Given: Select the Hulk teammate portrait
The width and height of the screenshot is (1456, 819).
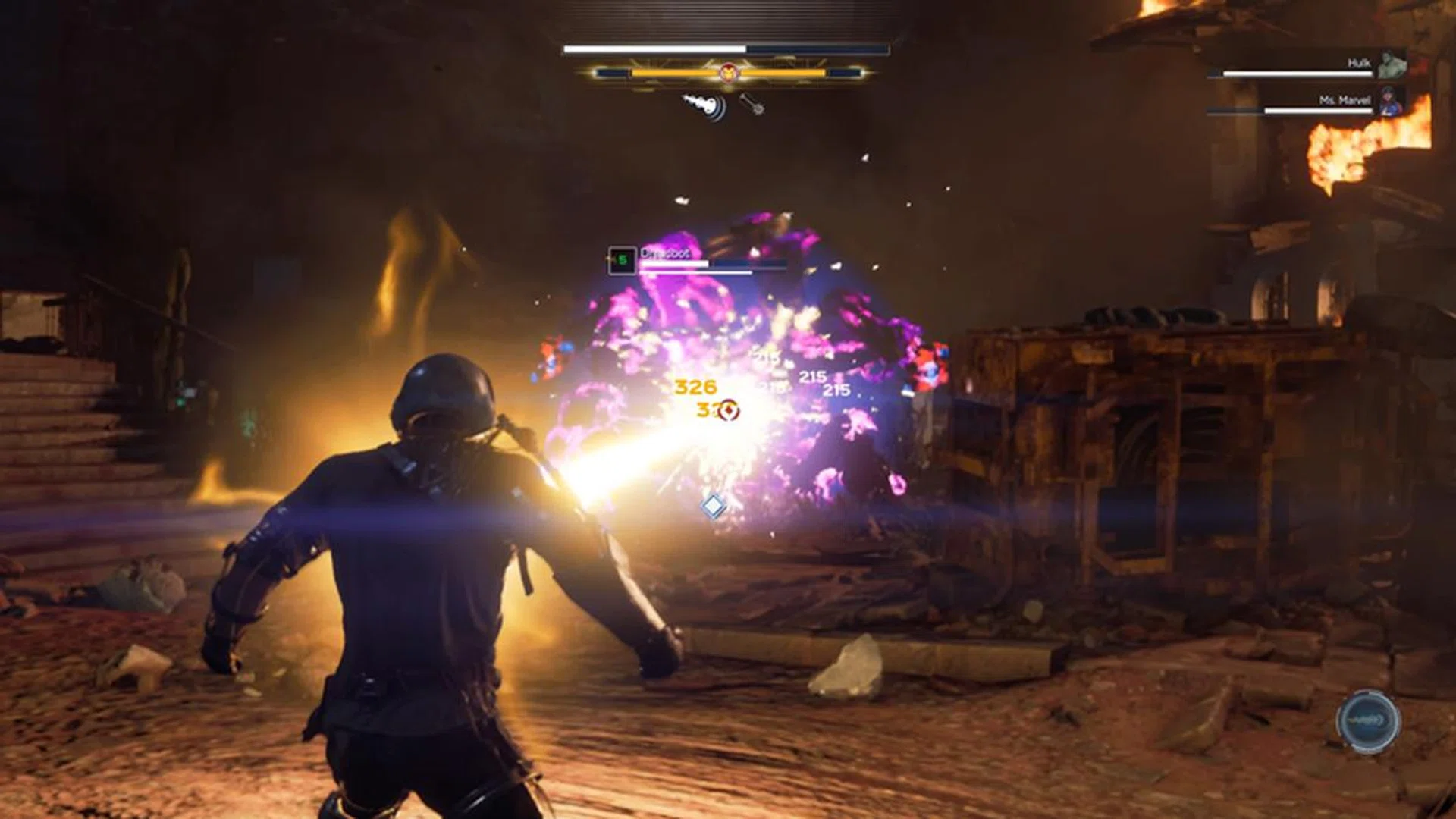Looking at the screenshot, I should (1392, 64).
